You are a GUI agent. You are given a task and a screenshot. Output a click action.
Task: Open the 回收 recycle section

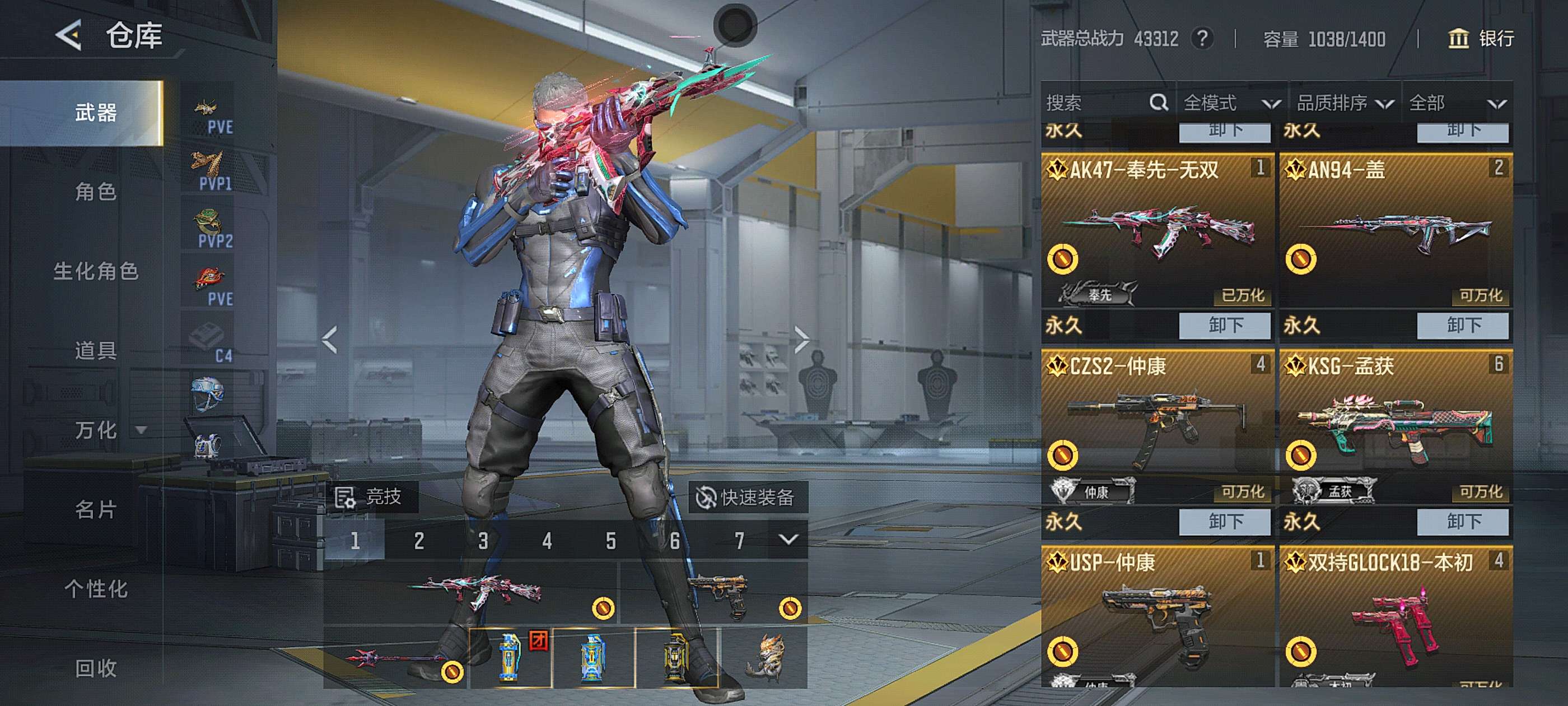click(x=96, y=668)
